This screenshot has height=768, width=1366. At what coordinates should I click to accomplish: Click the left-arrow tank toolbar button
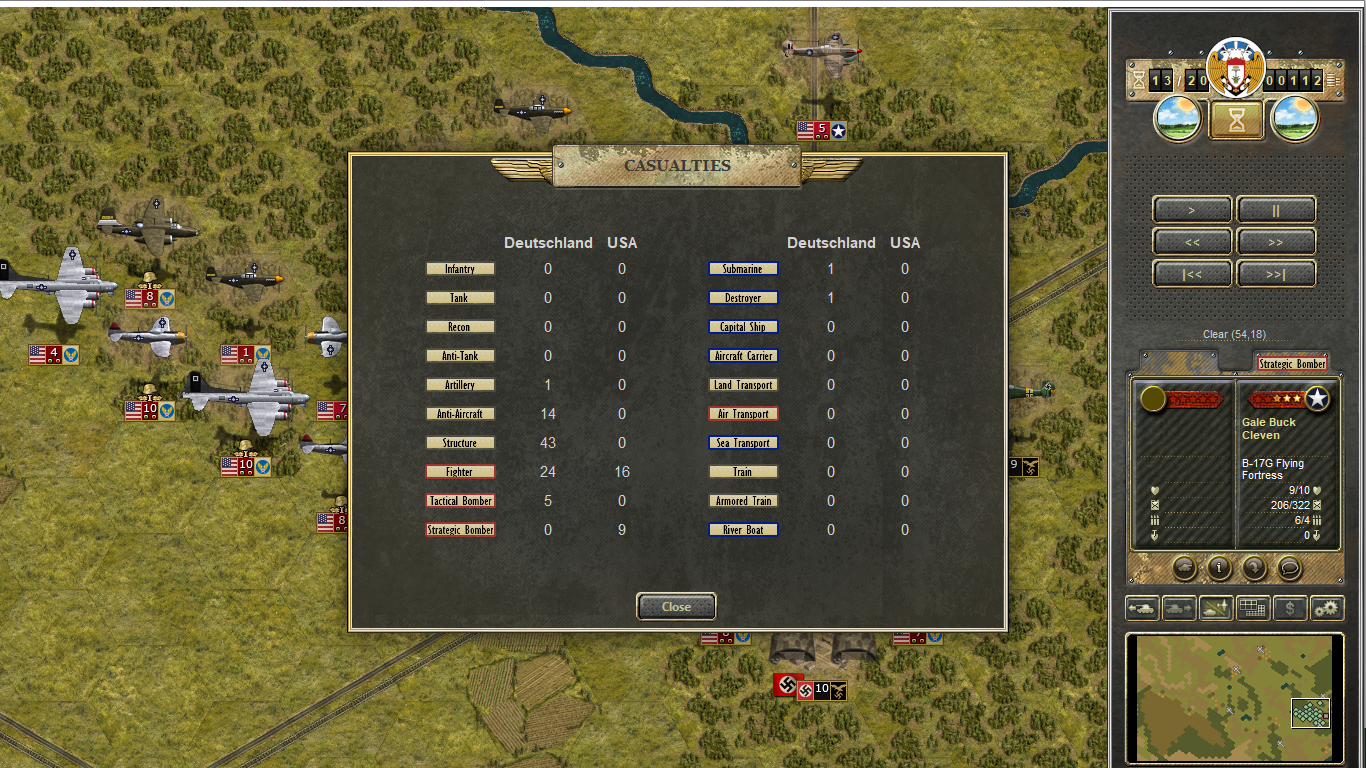pos(1143,608)
